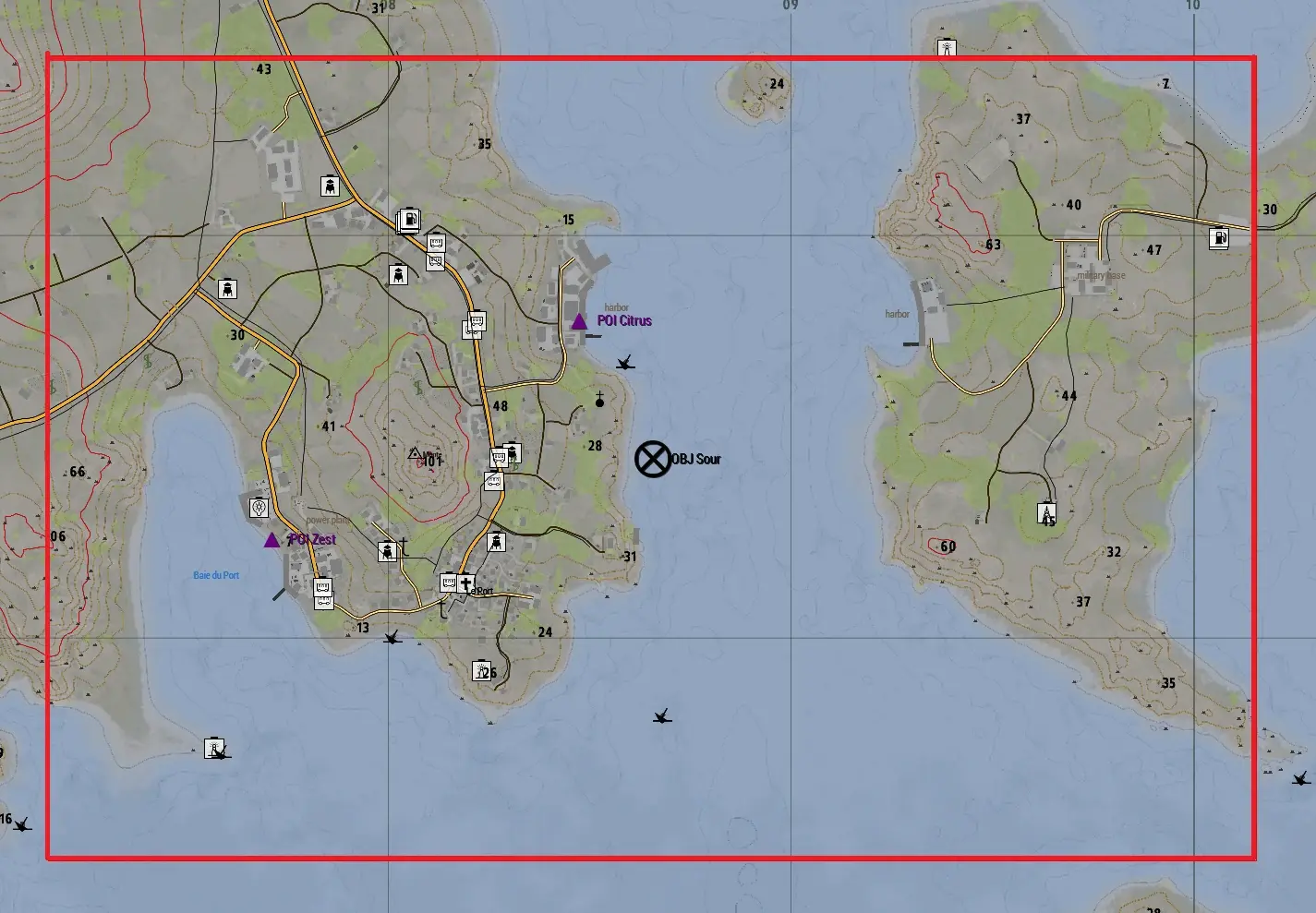Click the water tower icon east of the power plant
Screen dimensions: 1316x913
point(386,550)
